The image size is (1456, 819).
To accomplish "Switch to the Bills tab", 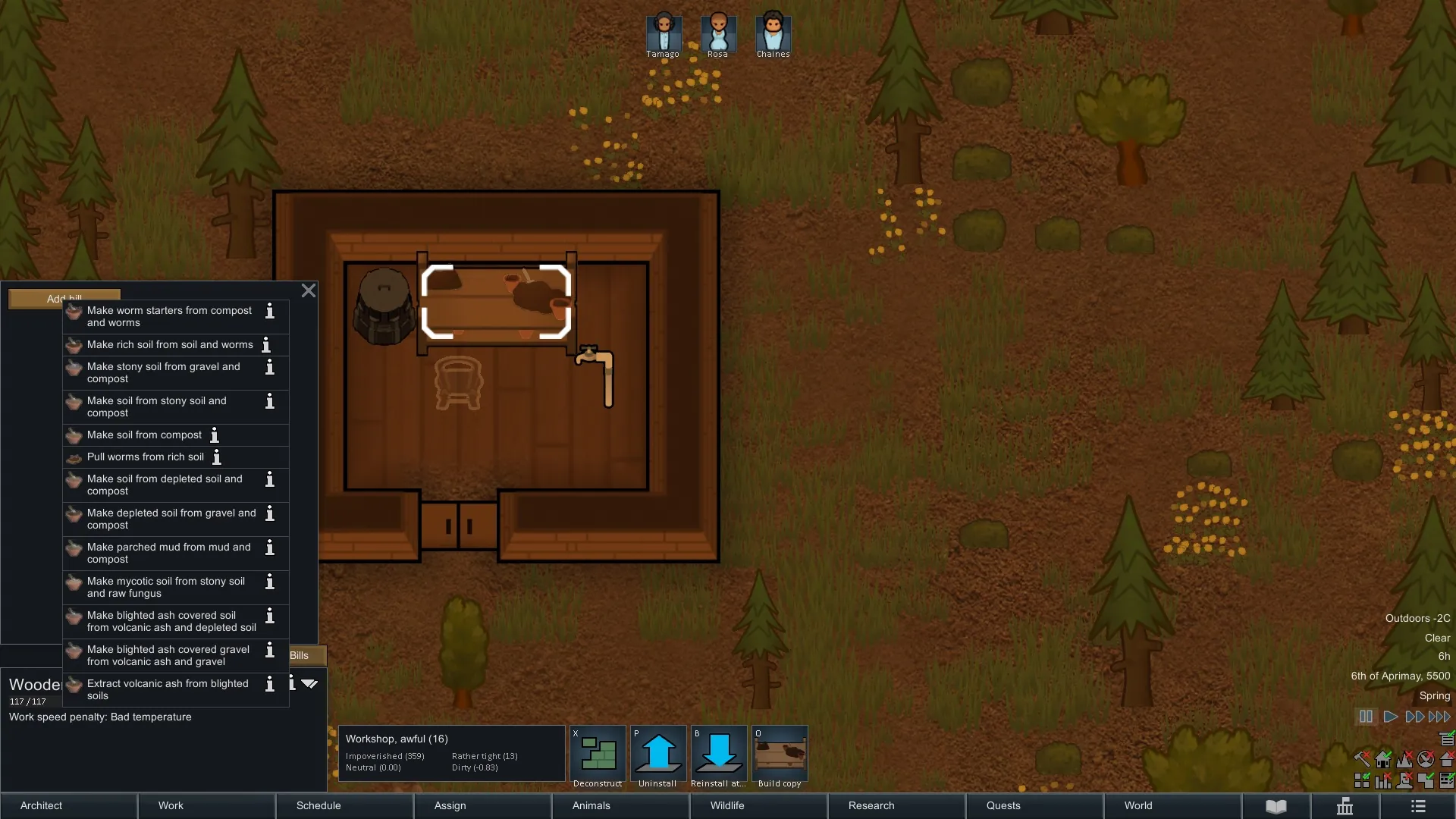I will [300, 655].
